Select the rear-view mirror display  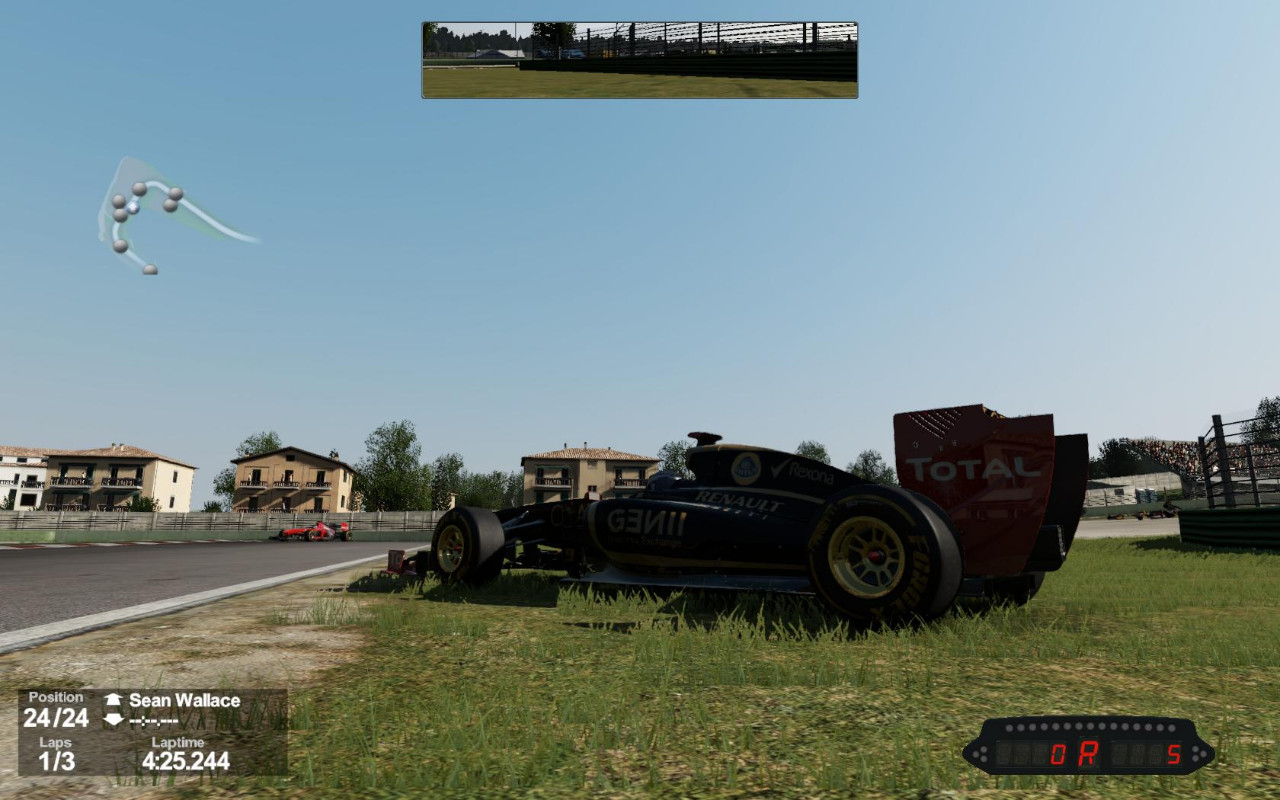(639, 60)
